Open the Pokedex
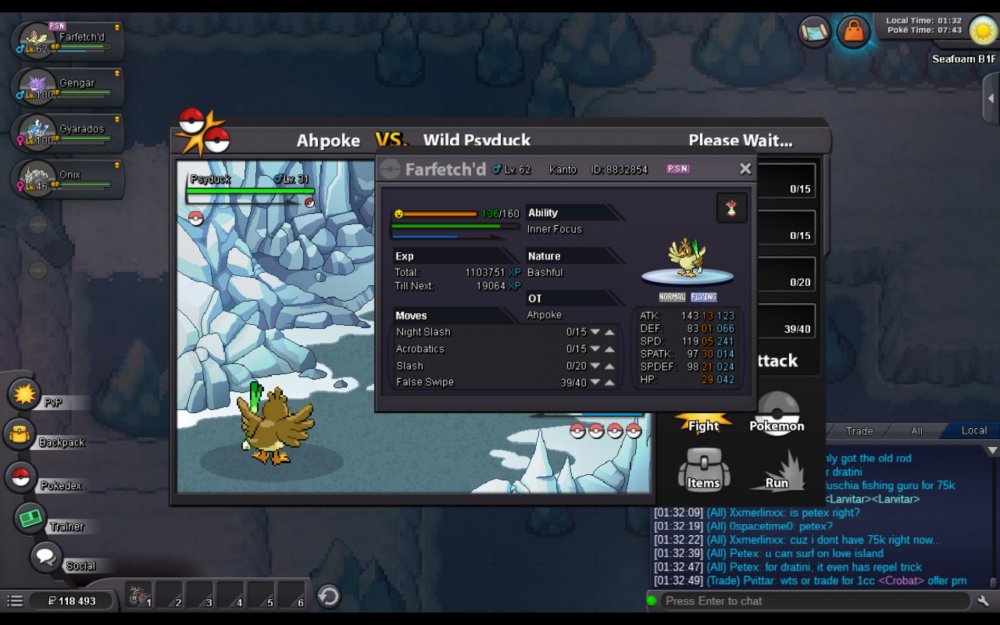1000x625 pixels. pyautogui.click(x=21, y=477)
